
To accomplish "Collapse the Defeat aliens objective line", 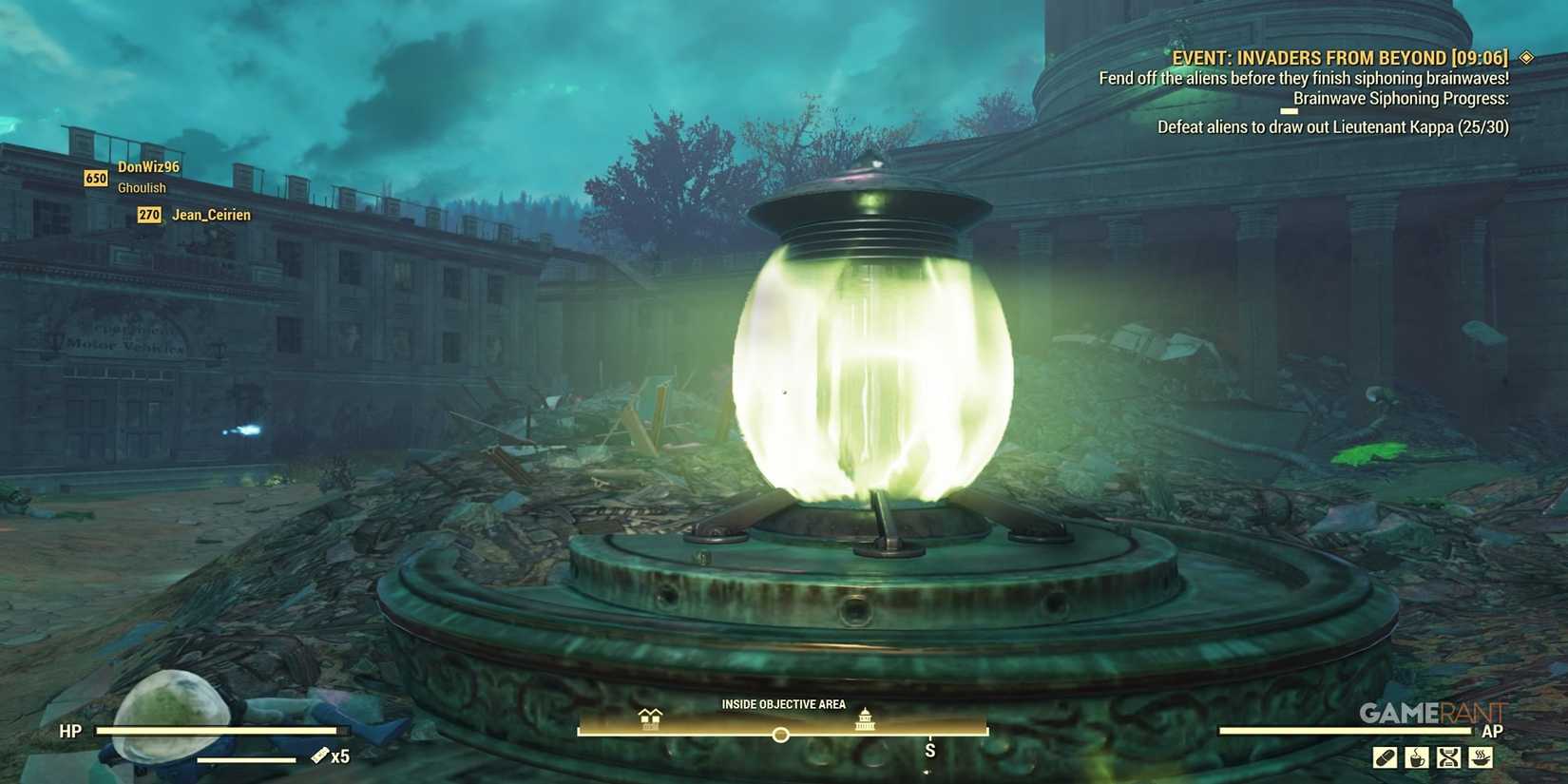I will coord(1330,126).
